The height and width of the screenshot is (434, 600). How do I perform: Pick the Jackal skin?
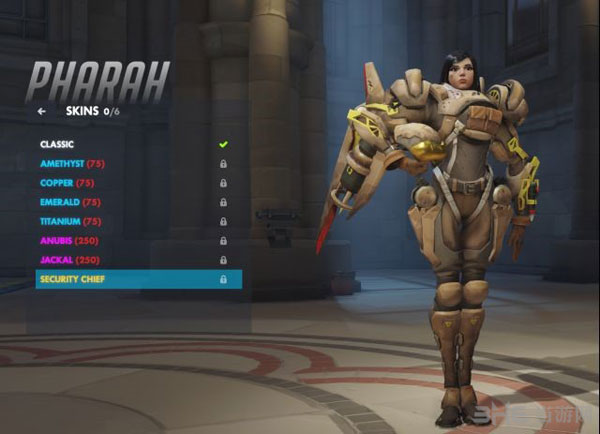tap(70, 260)
